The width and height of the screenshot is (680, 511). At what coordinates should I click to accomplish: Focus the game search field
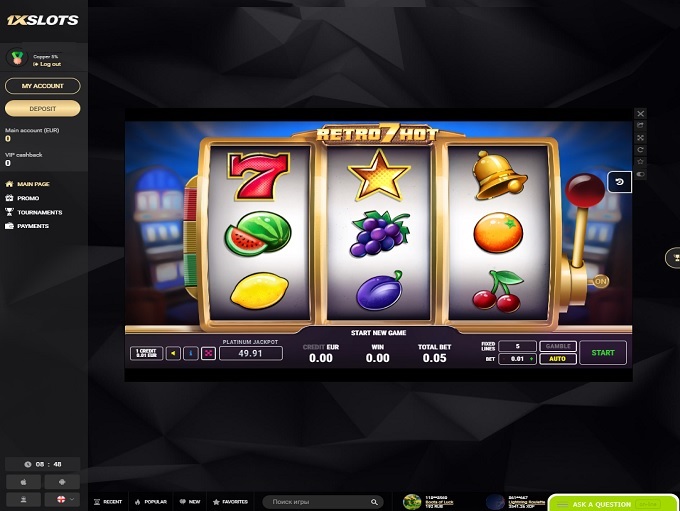point(320,502)
